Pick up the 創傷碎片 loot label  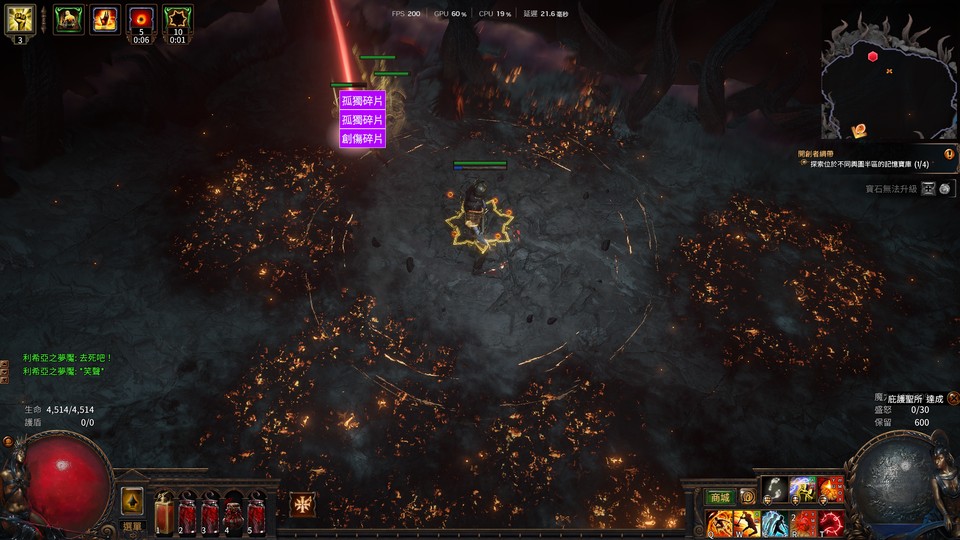362,139
